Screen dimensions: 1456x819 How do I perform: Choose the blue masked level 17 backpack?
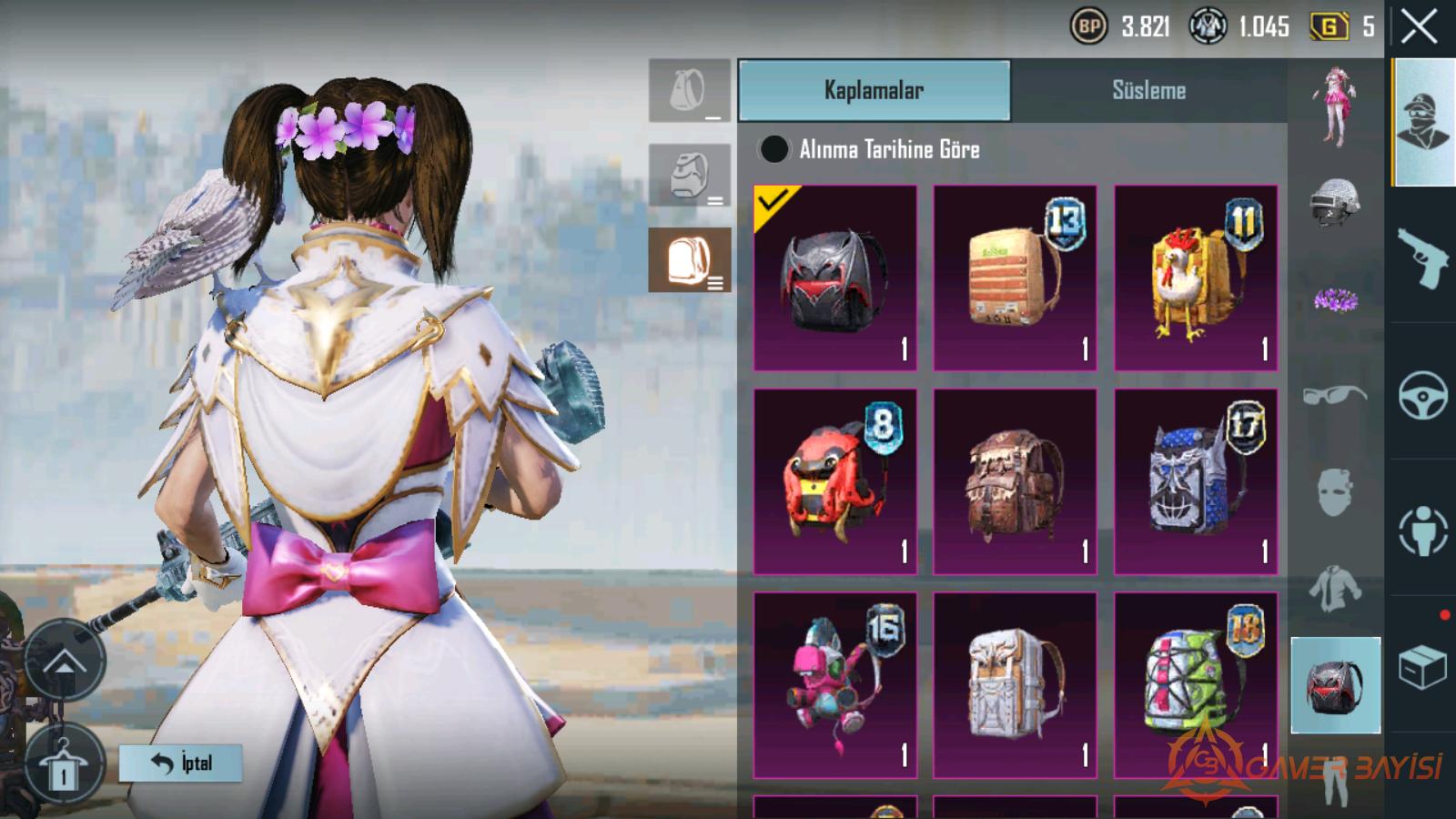tap(1196, 481)
